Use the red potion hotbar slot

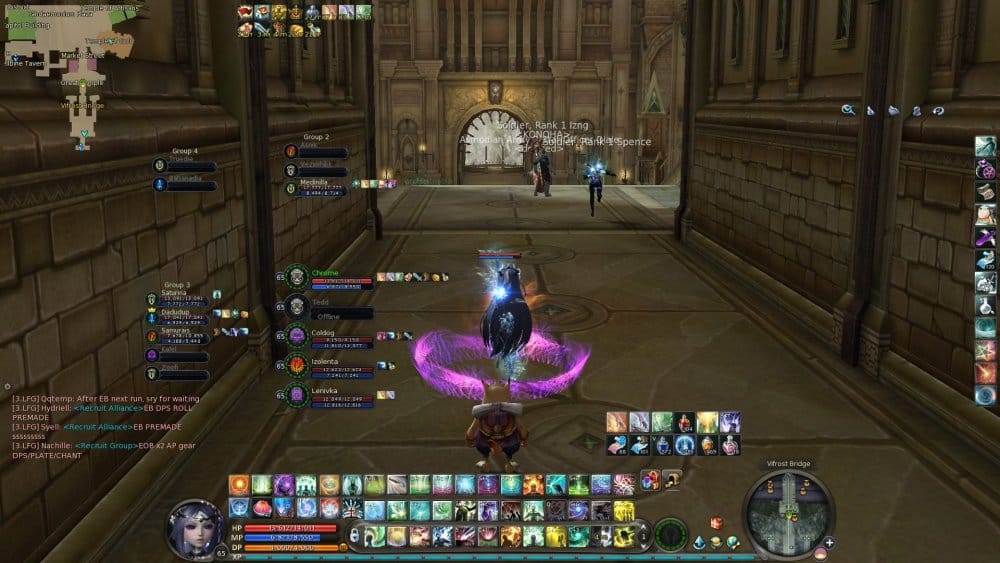click(684, 422)
